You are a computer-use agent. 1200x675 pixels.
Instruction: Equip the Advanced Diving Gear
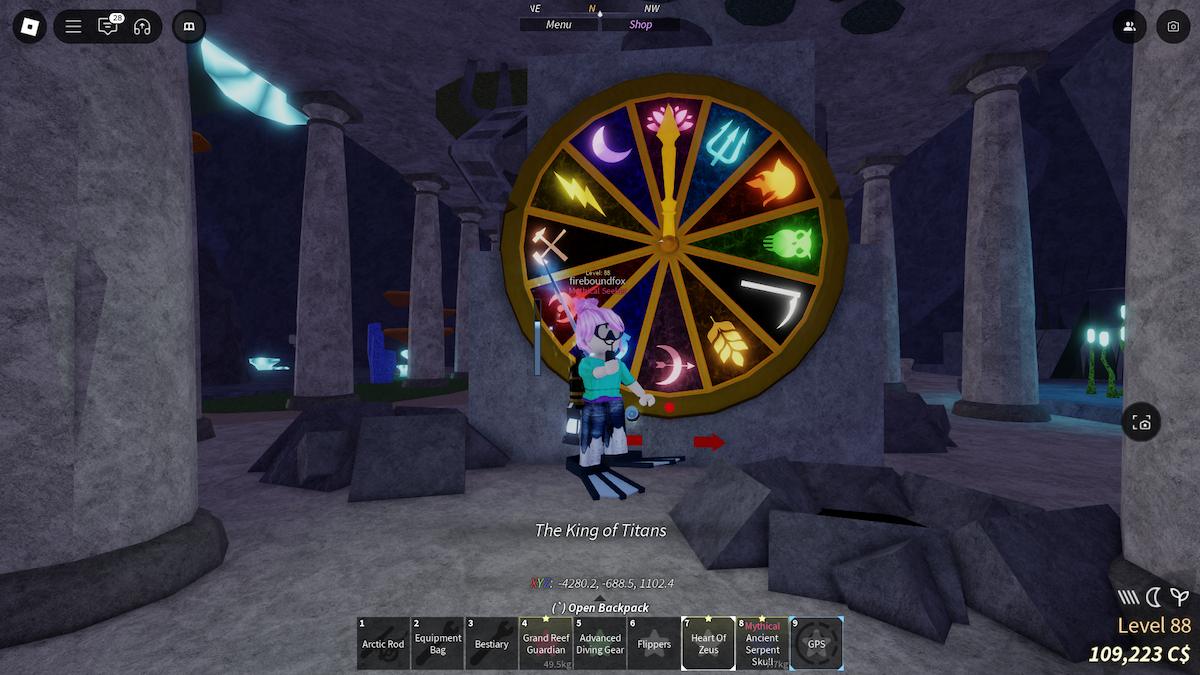click(x=600, y=643)
